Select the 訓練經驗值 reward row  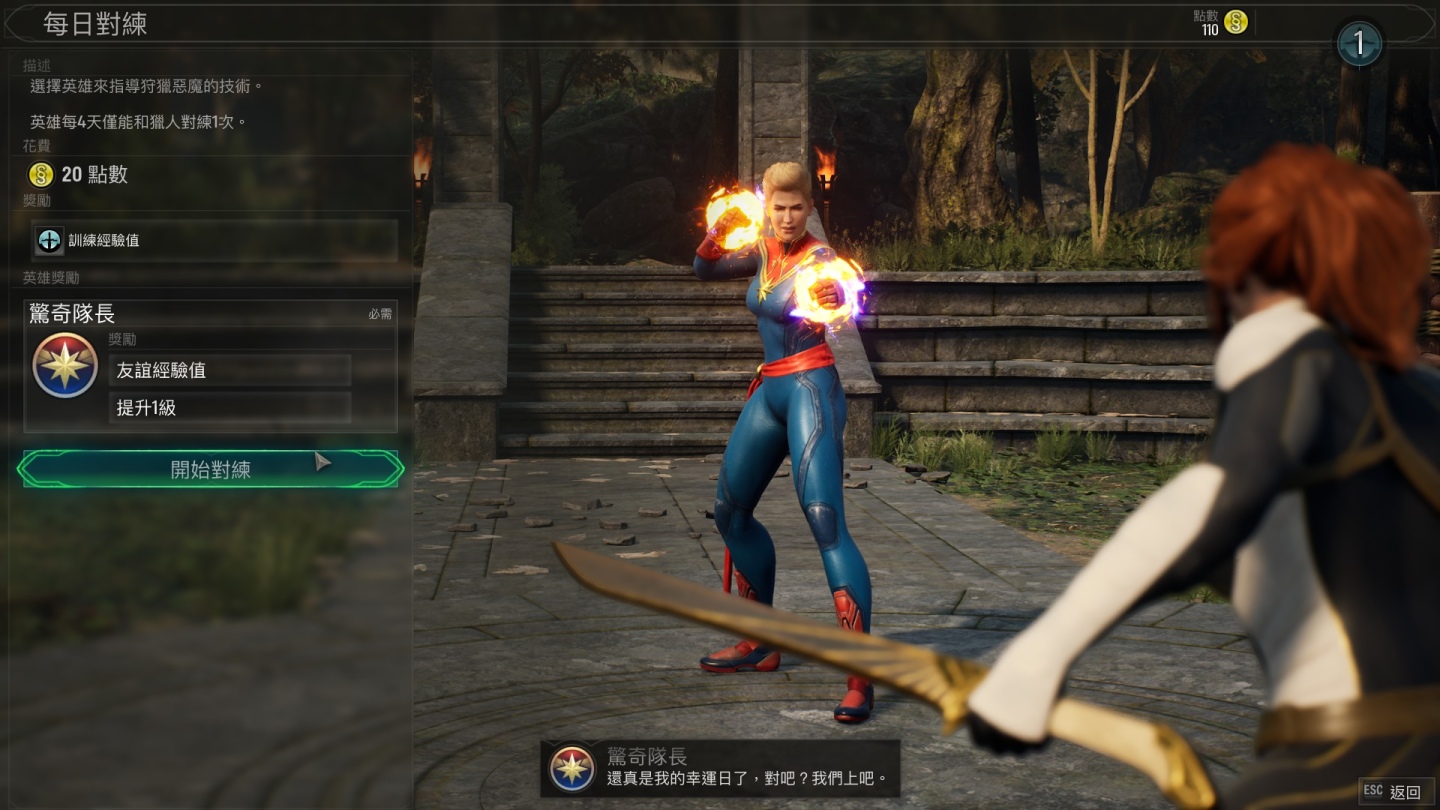(214, 240)
